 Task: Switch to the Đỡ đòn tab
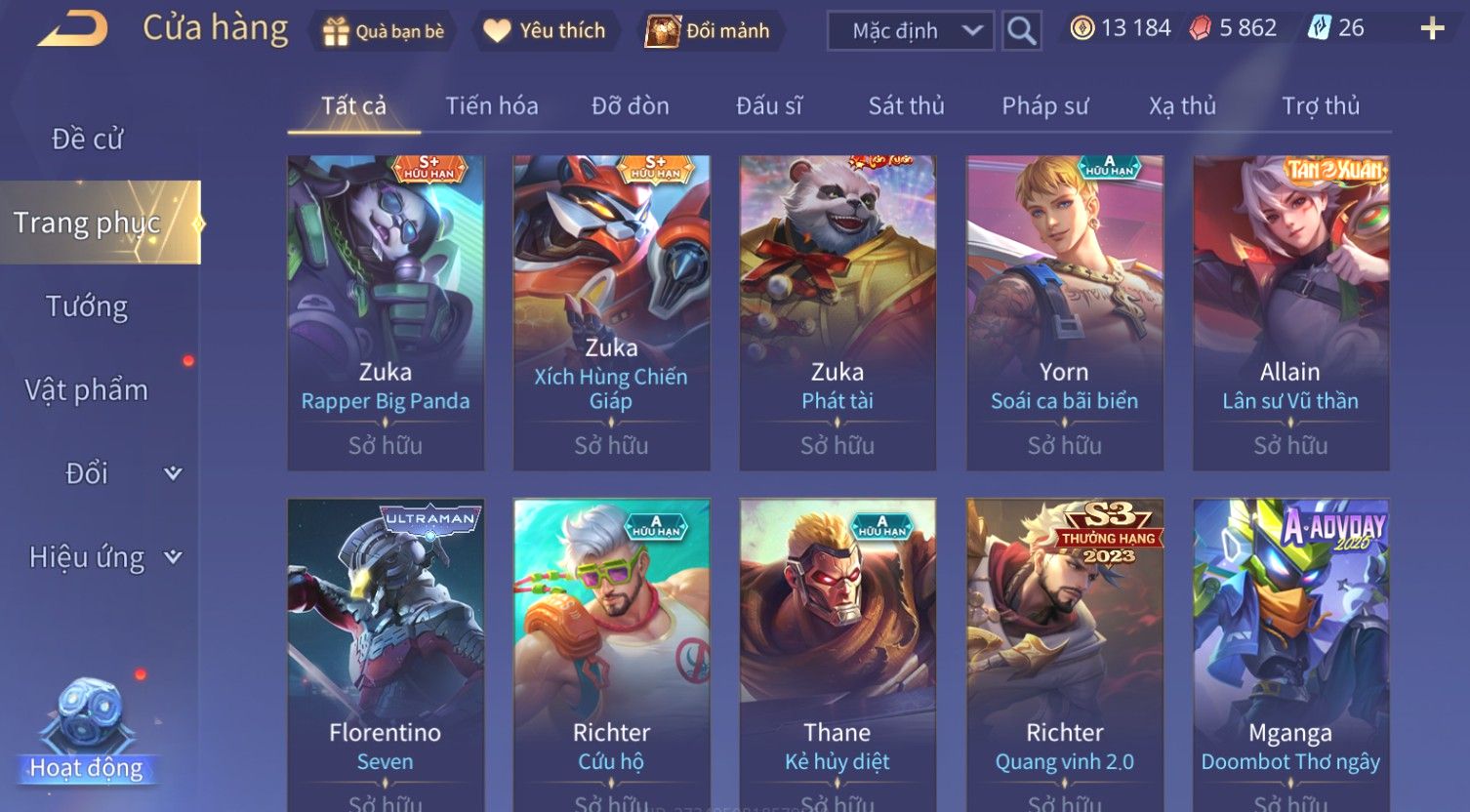[631, 106]
